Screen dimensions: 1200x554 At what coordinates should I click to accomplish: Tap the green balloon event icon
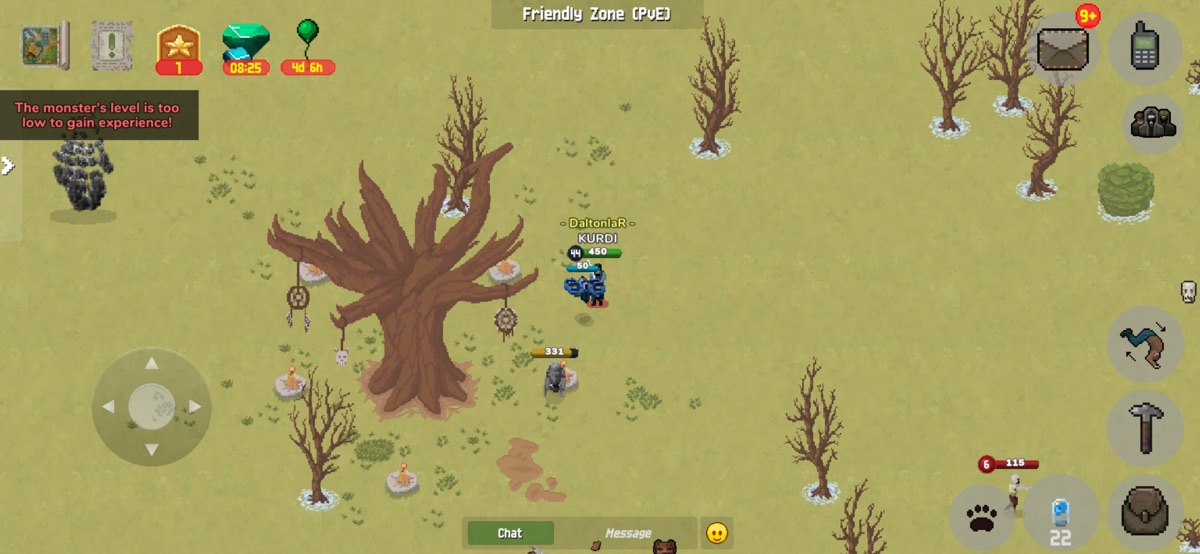[x=307, y=45]
